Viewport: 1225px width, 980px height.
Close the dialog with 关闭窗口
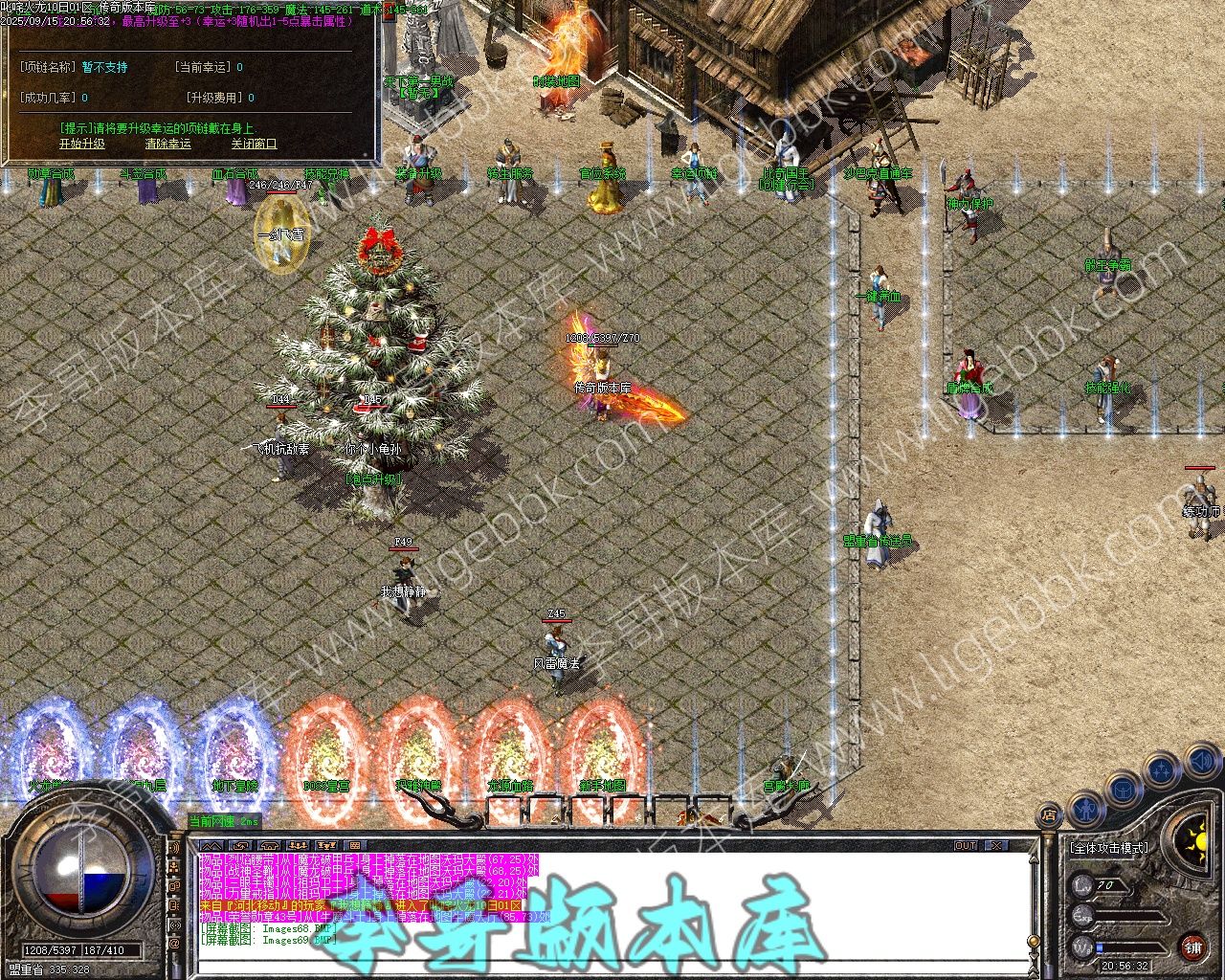tap(254, 145)
